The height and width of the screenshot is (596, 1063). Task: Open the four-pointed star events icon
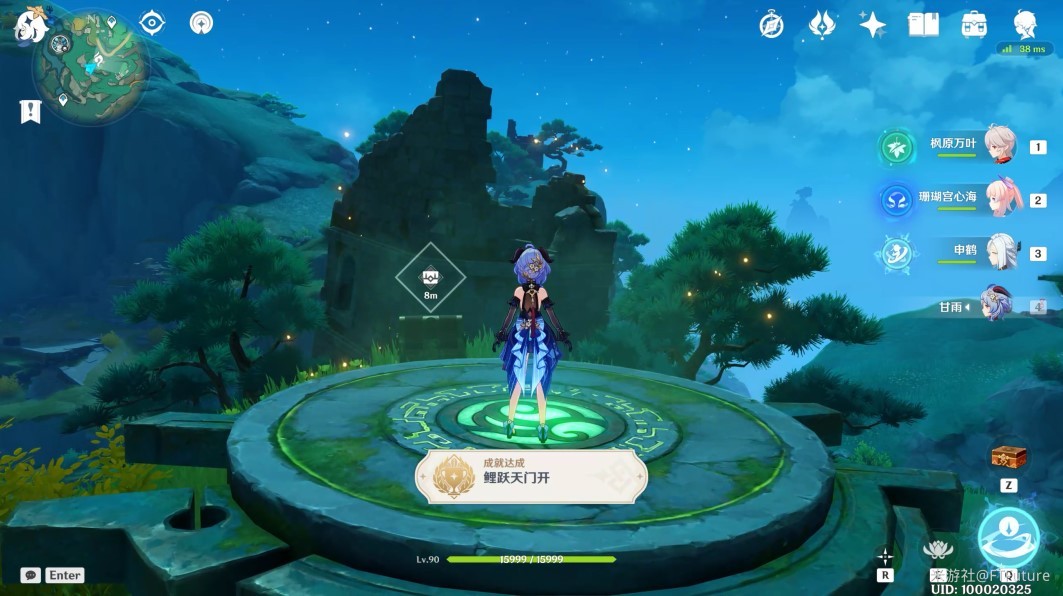[872, 25]
